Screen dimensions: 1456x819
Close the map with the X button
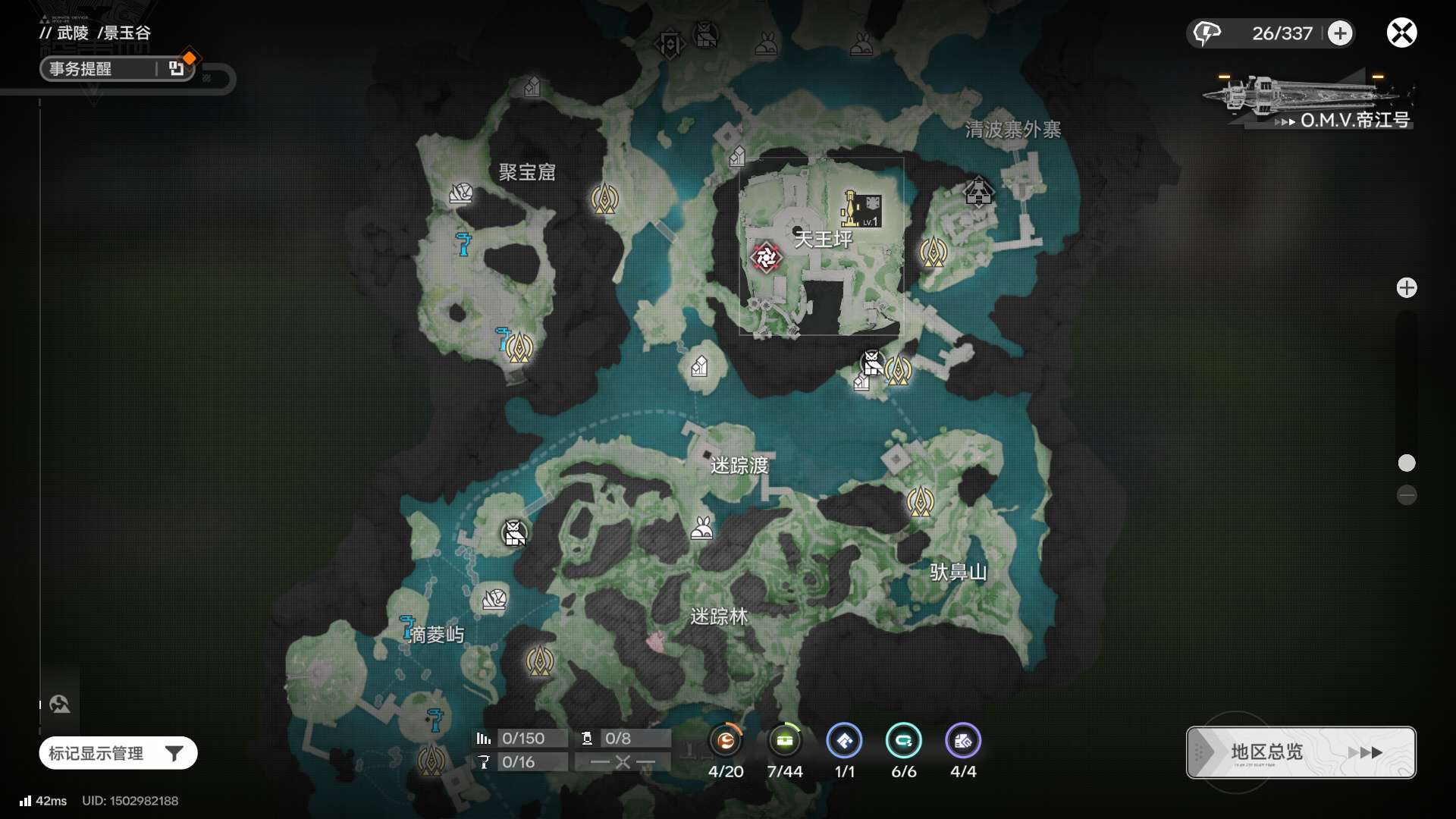[x=1401, y=33]
